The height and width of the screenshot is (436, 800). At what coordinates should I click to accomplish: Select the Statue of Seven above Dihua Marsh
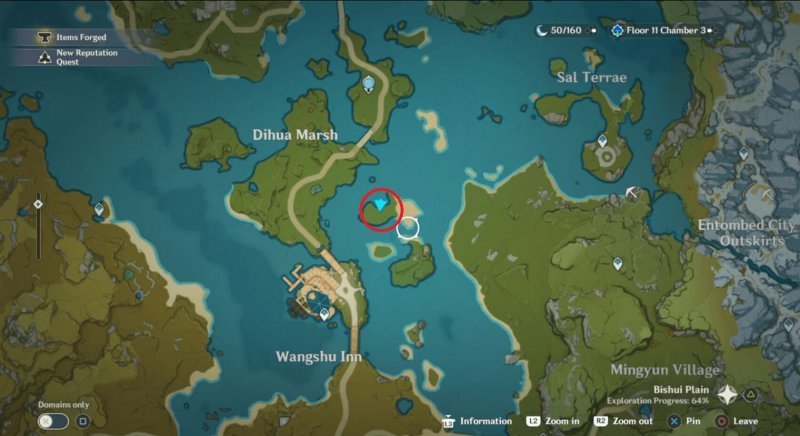(x=370, y=84)
